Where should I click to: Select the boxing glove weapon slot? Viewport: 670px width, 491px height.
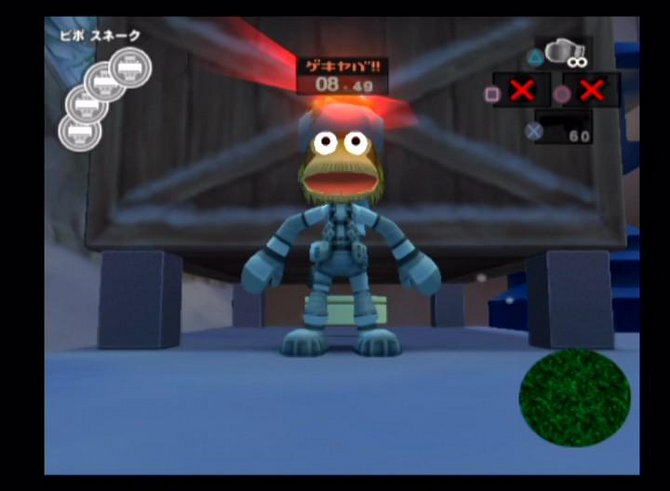(x=565, y=54)
